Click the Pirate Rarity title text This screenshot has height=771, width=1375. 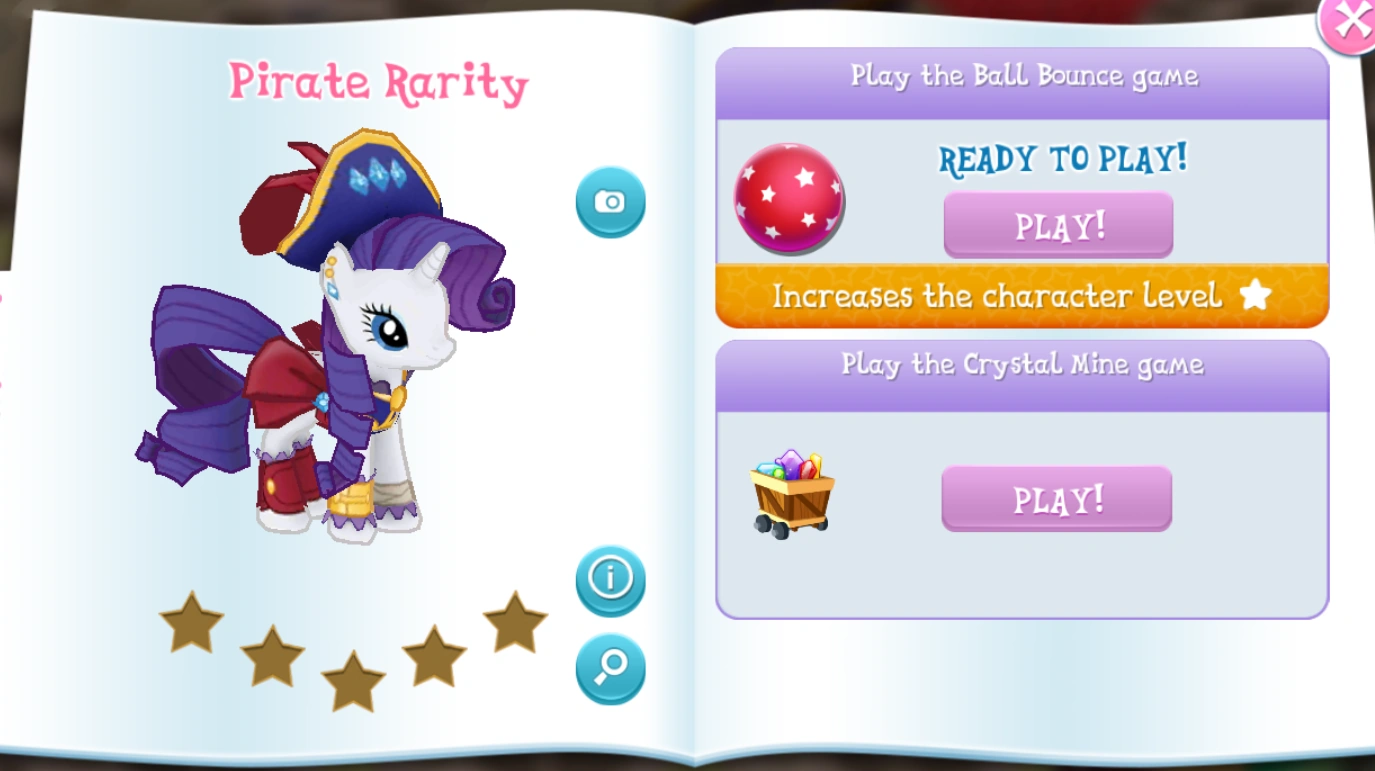click(x=378, y=82)
